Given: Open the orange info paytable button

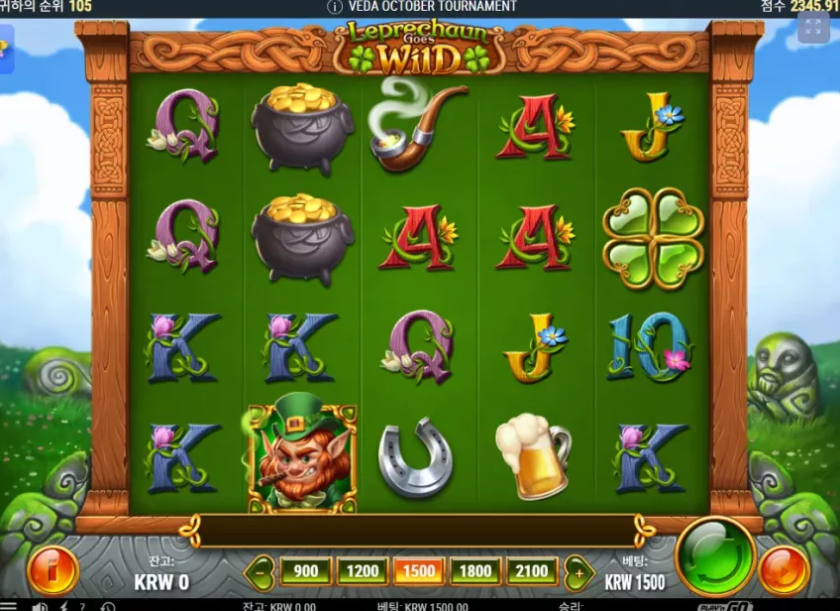Looking at the screenshot, I should (51, 570).
